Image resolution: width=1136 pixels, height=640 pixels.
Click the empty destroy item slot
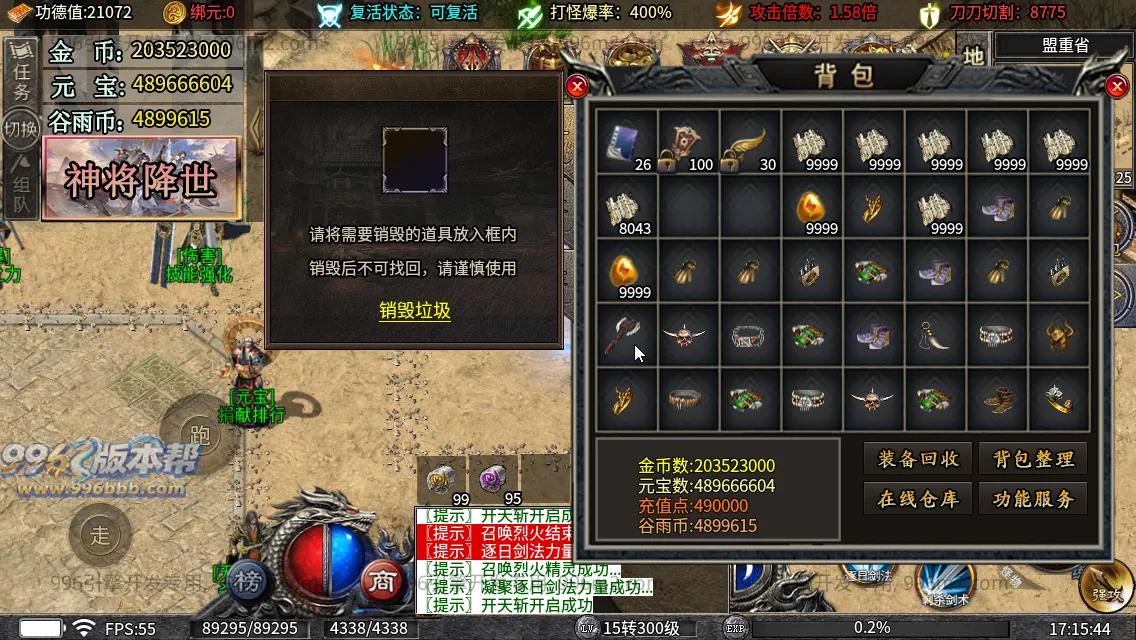click(415, 160)
